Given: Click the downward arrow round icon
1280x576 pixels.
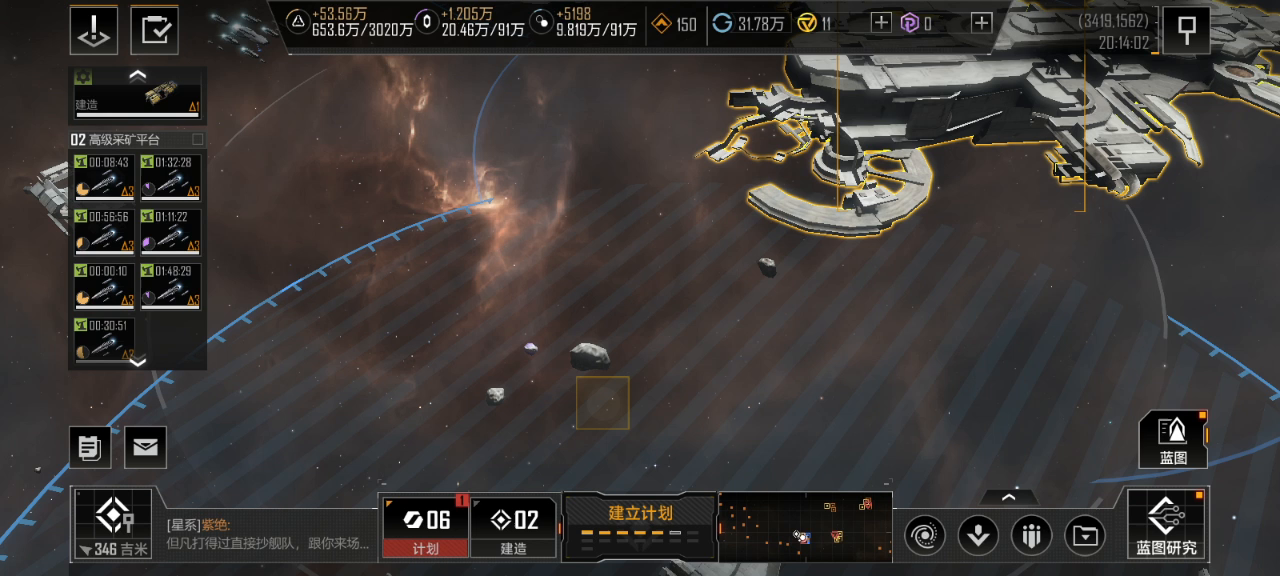Looking at the screenshot, I should [978, 536].
